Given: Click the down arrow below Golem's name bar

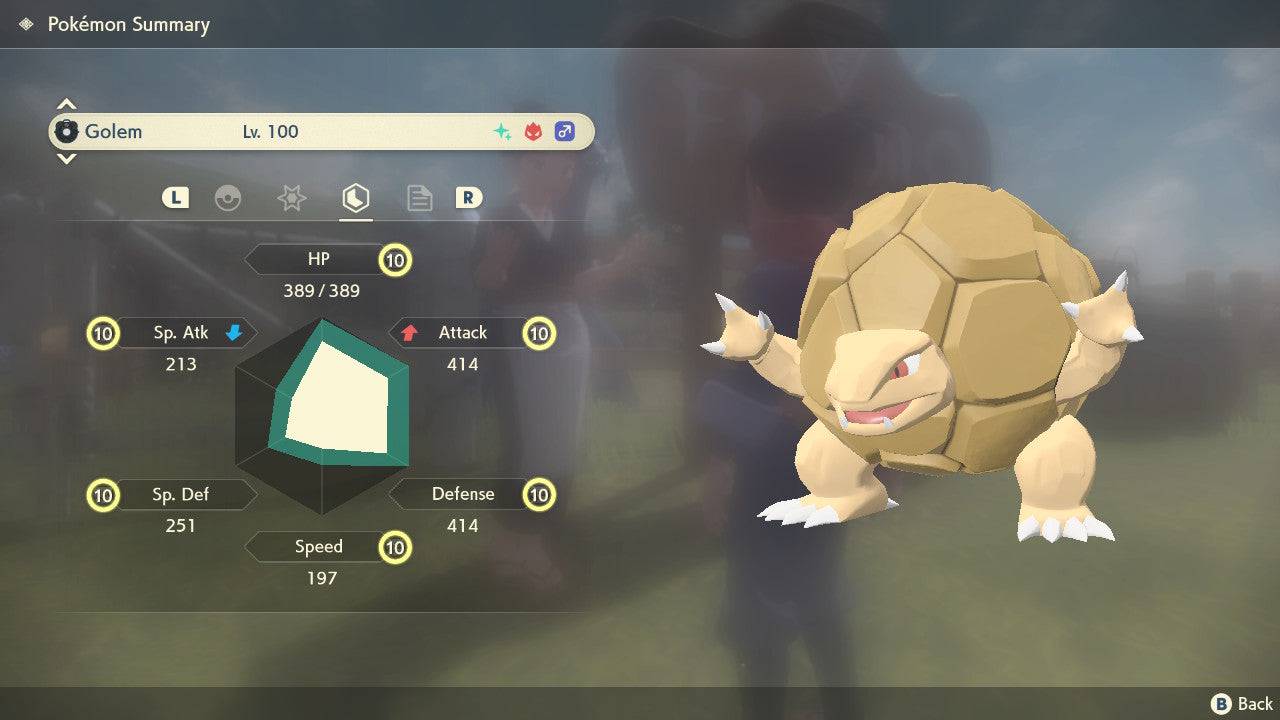Looking at the screenshot, I should pyautogui.click(x=66, y=159).
